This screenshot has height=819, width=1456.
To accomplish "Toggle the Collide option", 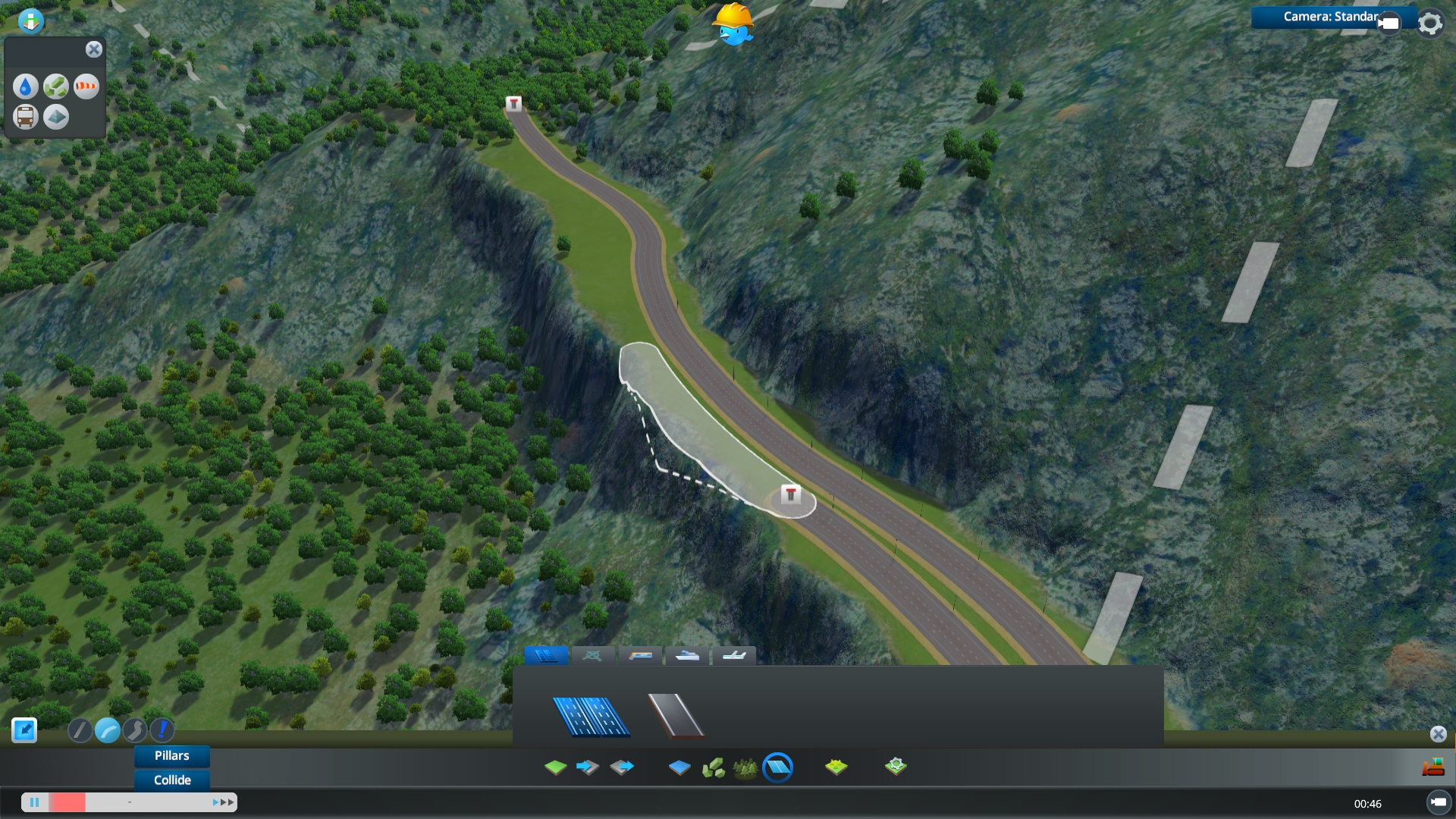I will [171, 780].
